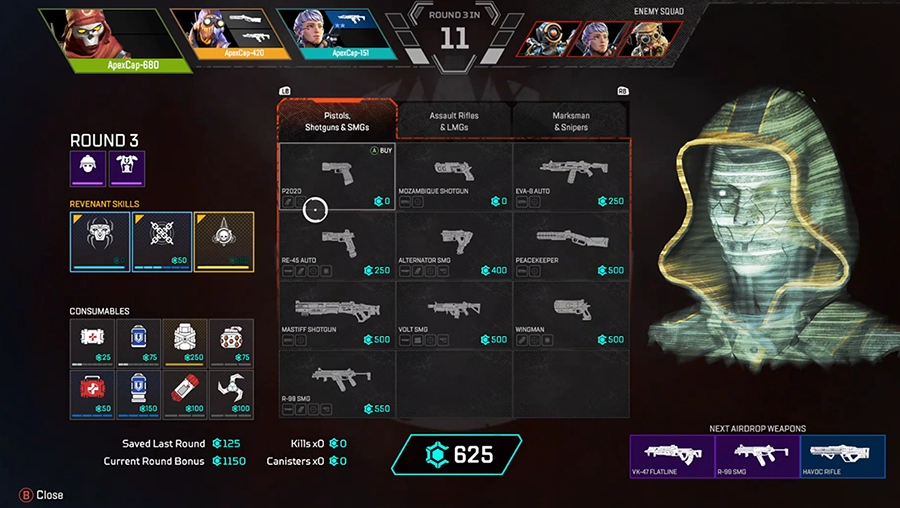Buy the R-99 SMG for 550

(x=337, y=383)
